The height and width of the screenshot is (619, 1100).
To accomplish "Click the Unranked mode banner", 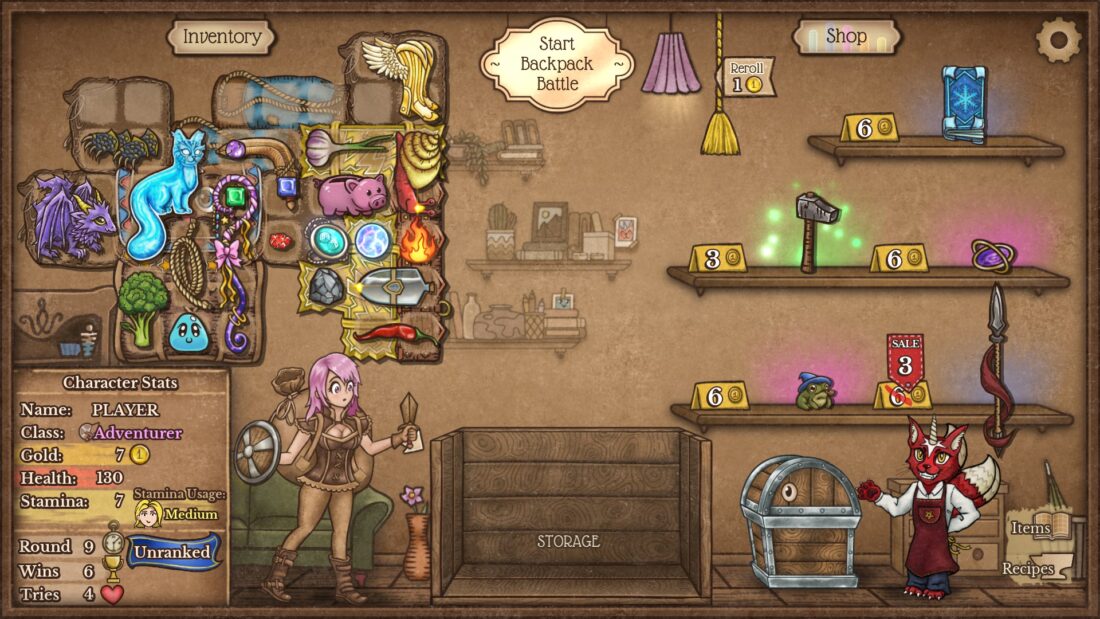I will click(x=173, y=551).
